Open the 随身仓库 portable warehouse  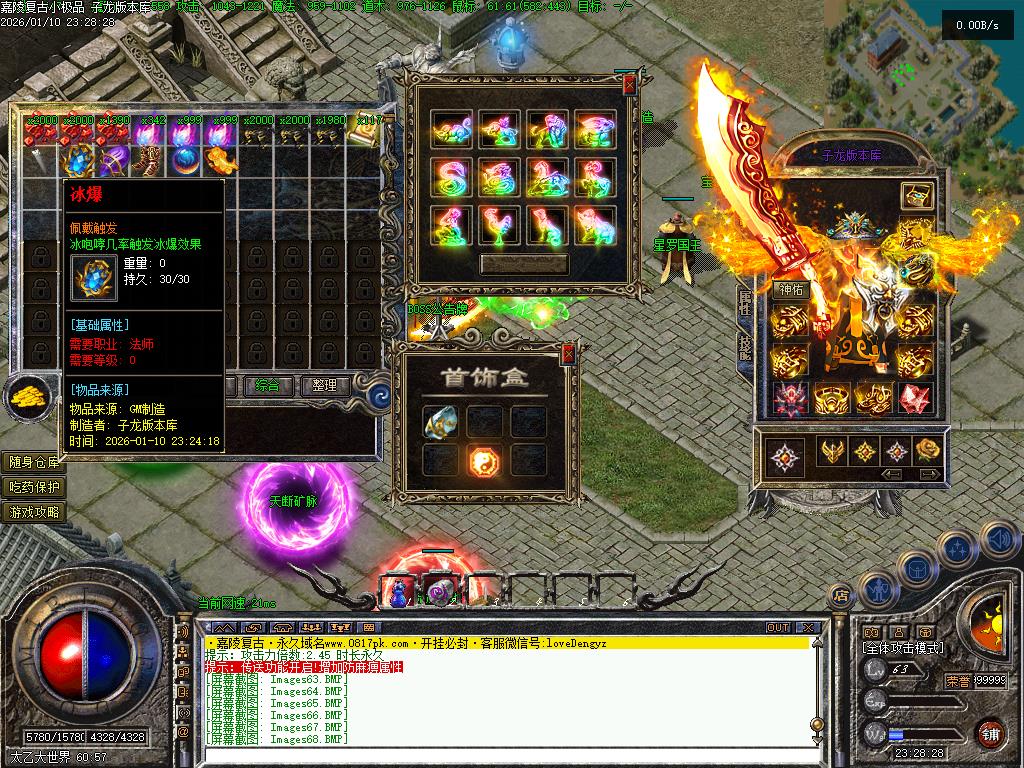(x=34, y=462)
